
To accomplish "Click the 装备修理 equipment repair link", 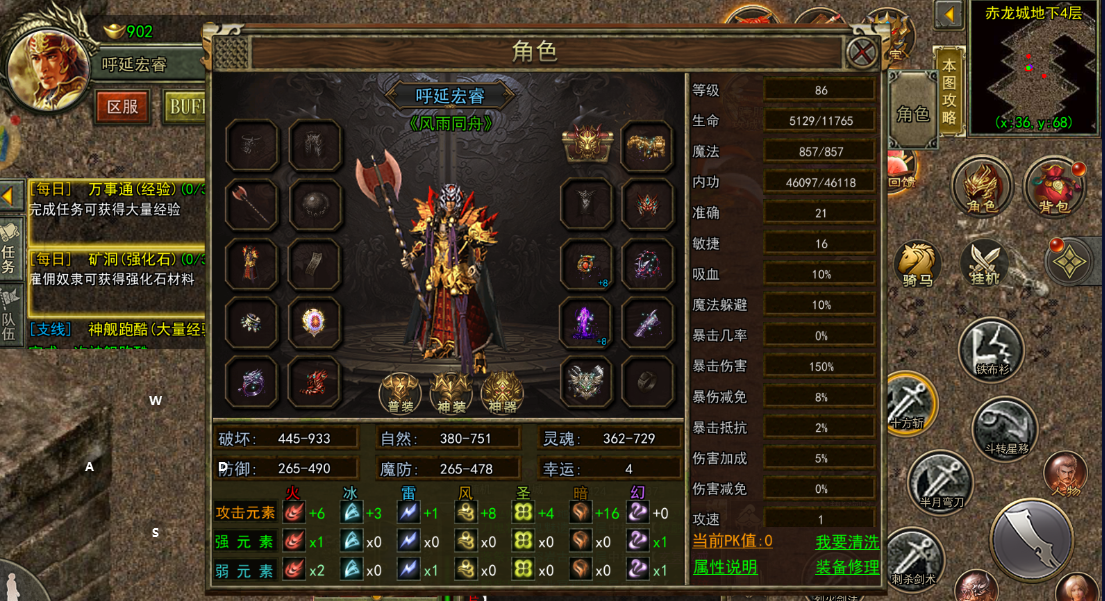I will tap(846, 567).
